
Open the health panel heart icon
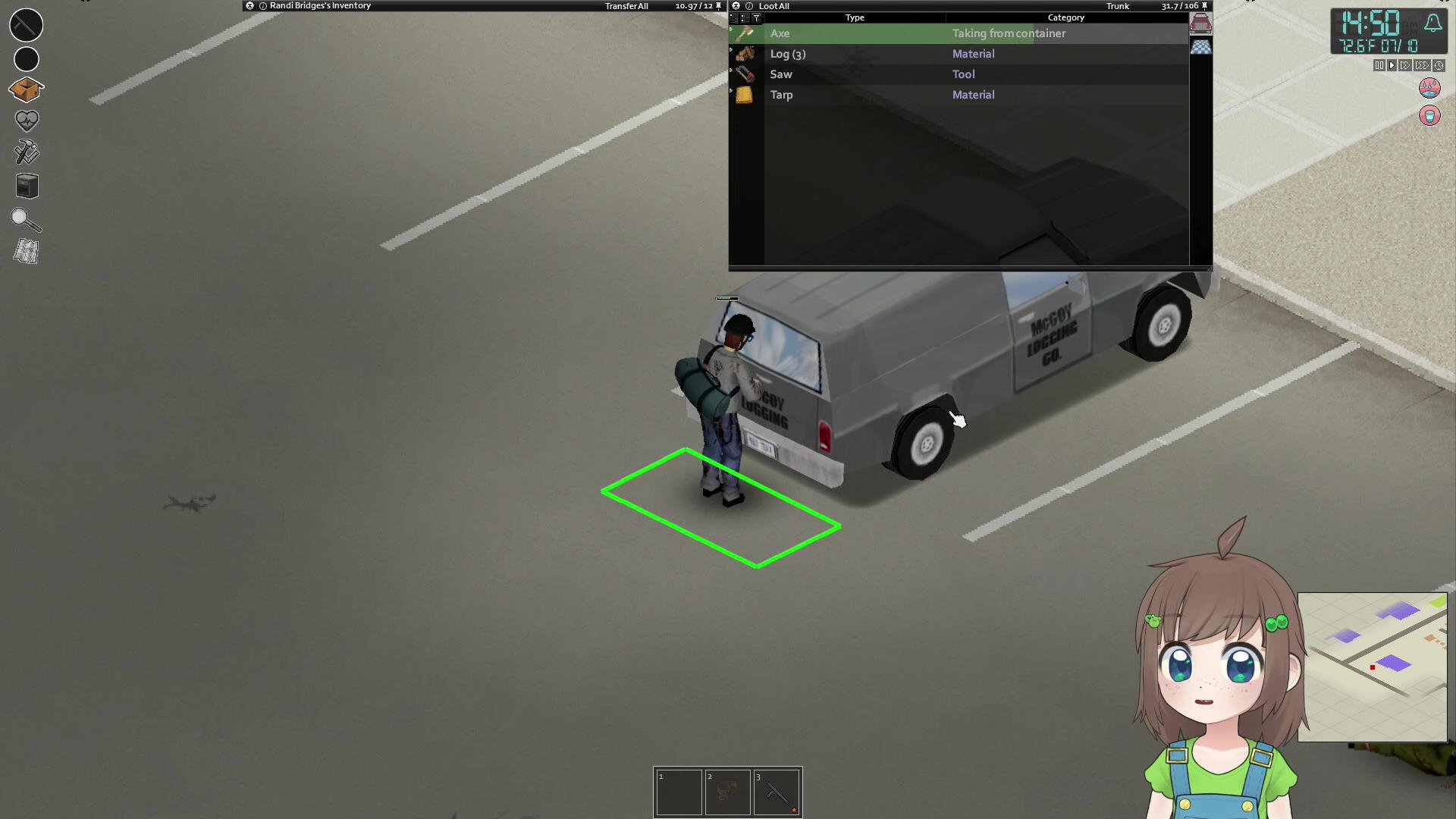coord(26,121)
